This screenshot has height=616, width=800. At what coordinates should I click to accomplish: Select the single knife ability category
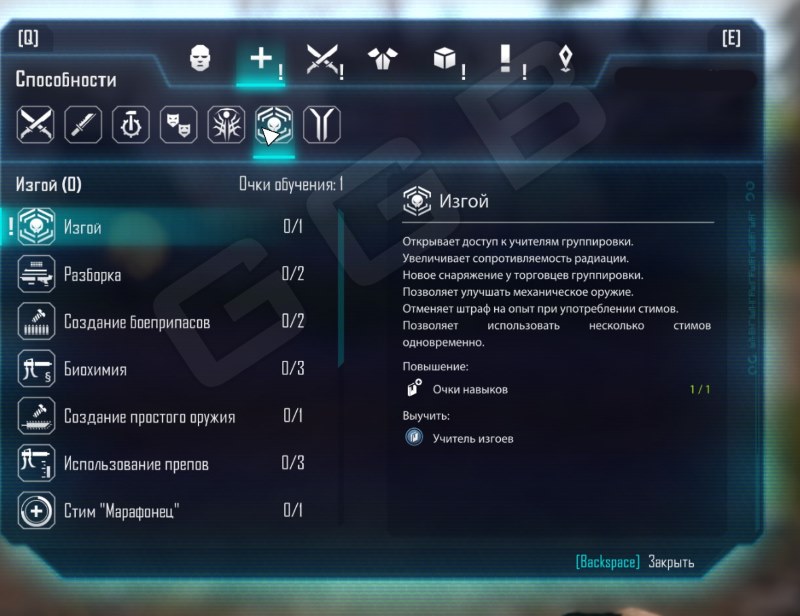(83, 125)
